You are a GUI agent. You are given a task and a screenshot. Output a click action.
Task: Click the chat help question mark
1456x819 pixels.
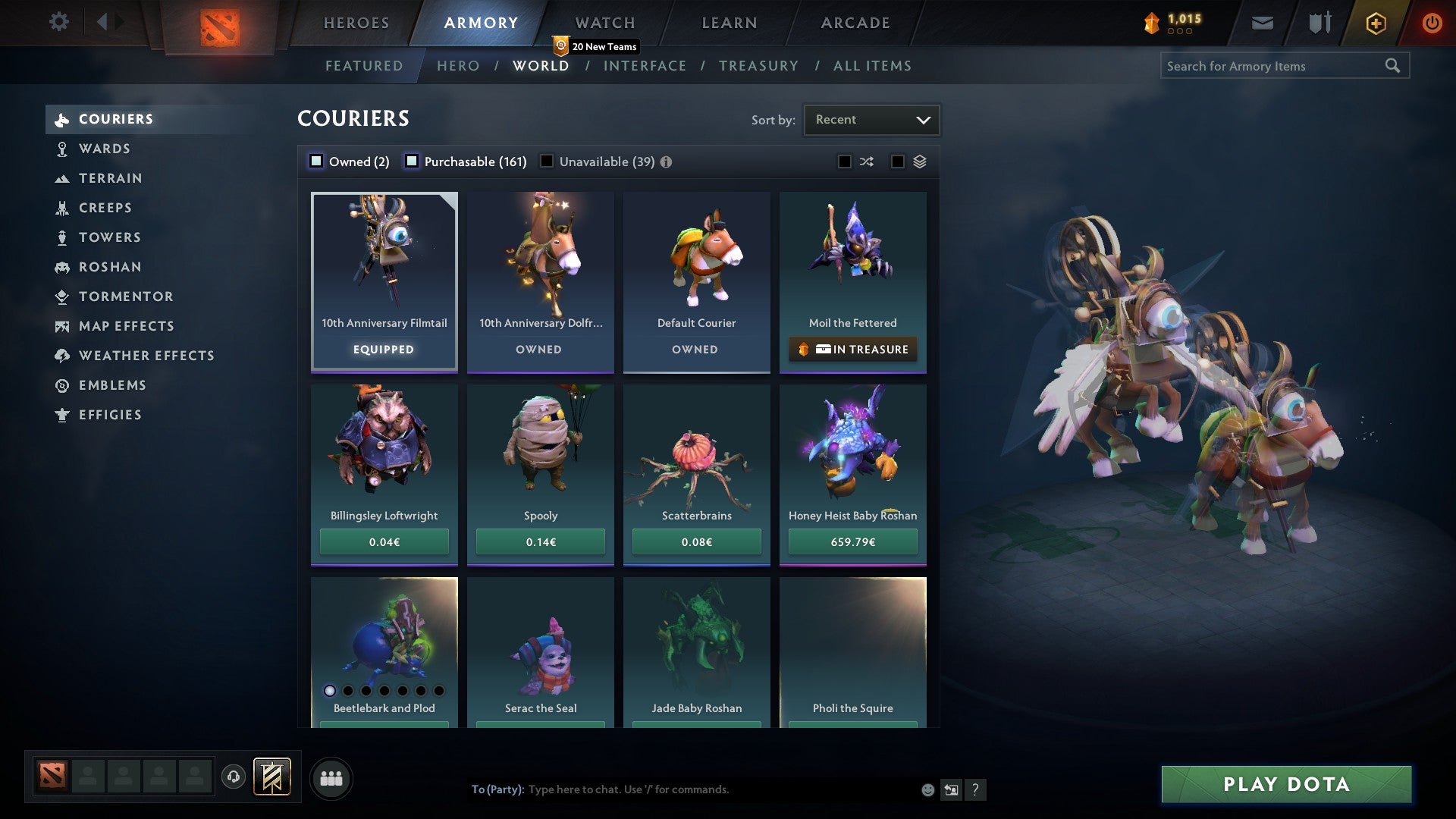tap(975, 789)
